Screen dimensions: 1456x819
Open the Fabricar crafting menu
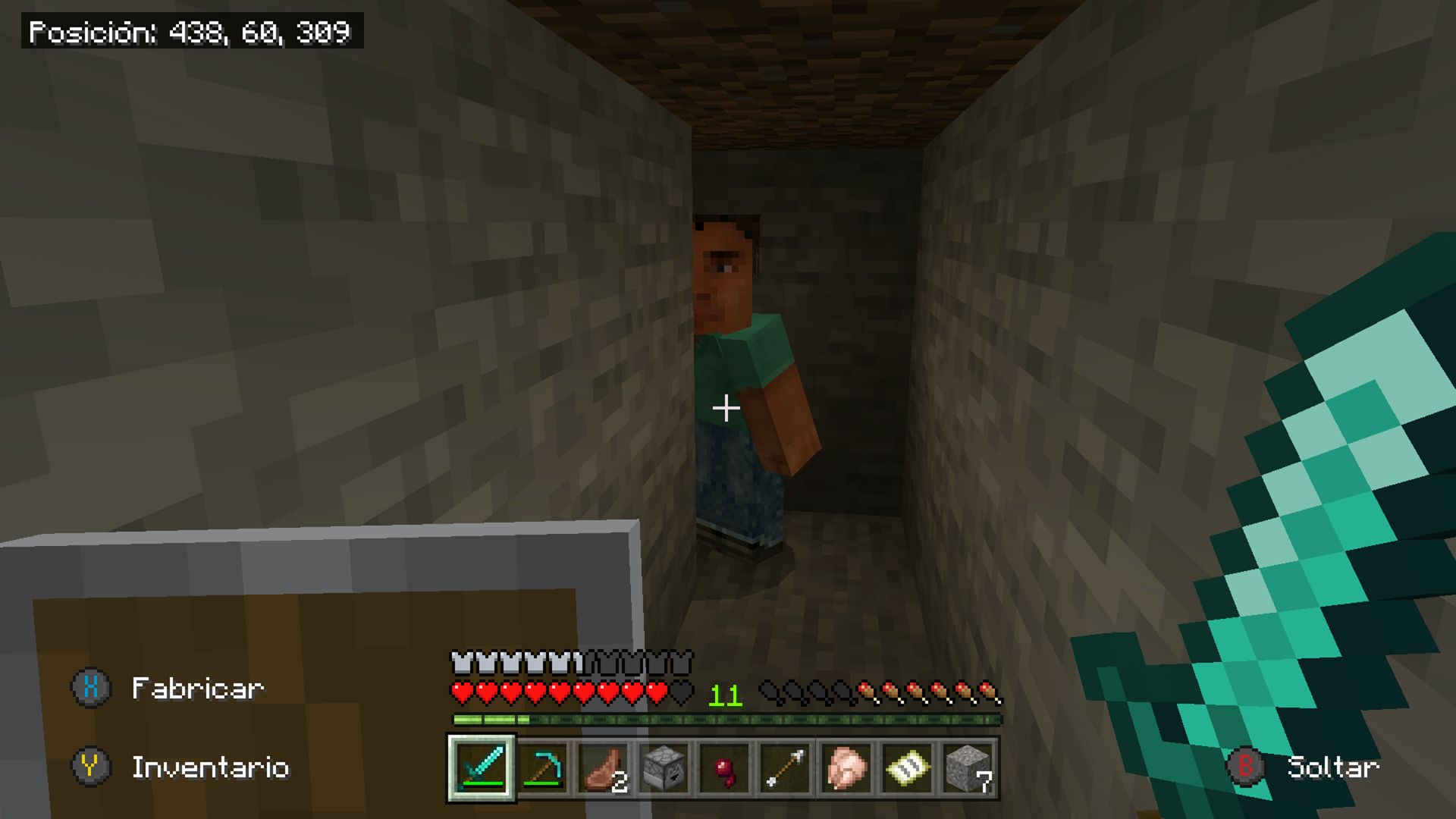click(197, 688)
